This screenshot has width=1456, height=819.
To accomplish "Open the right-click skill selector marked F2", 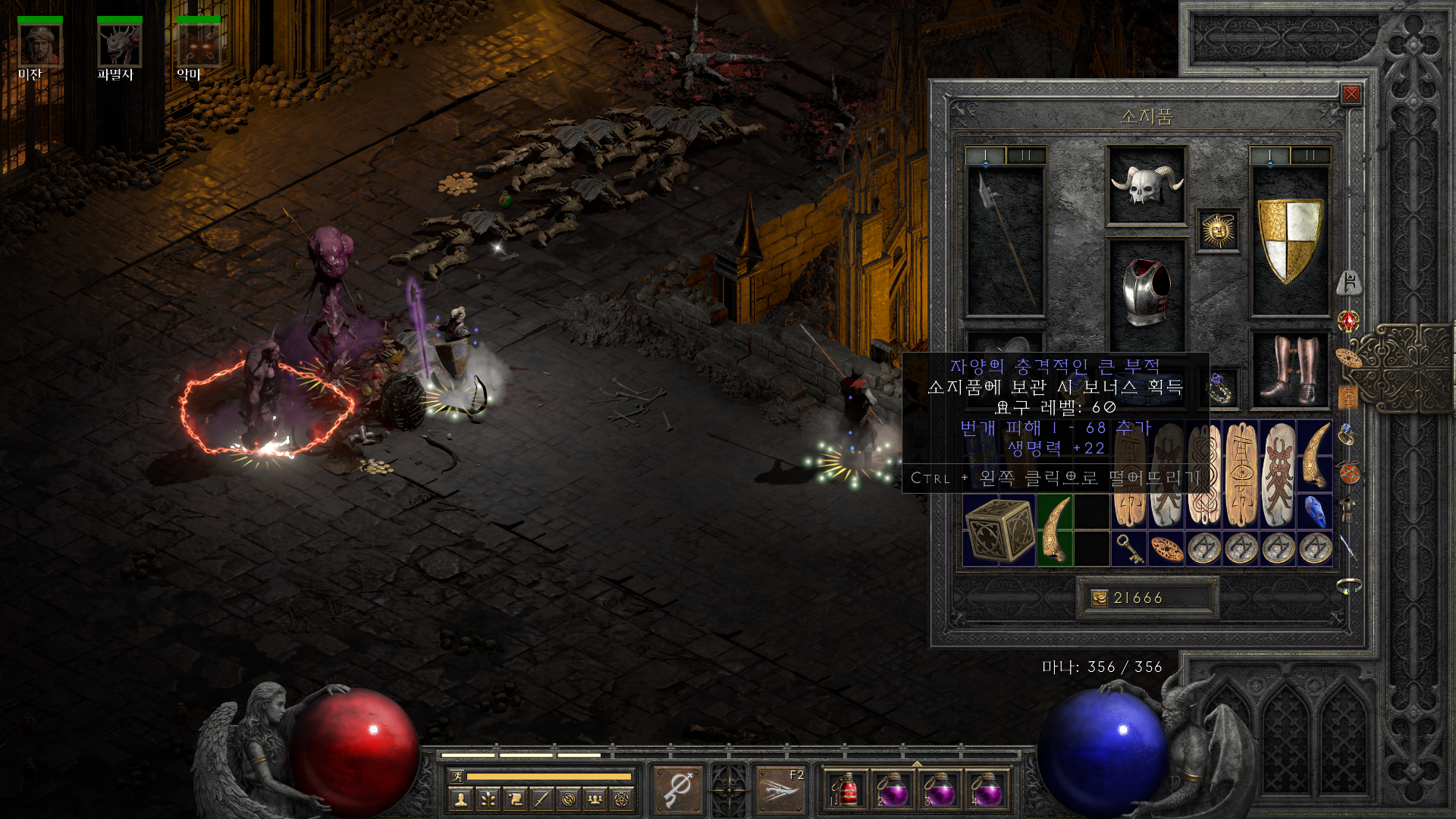I will tap(780, 790).
